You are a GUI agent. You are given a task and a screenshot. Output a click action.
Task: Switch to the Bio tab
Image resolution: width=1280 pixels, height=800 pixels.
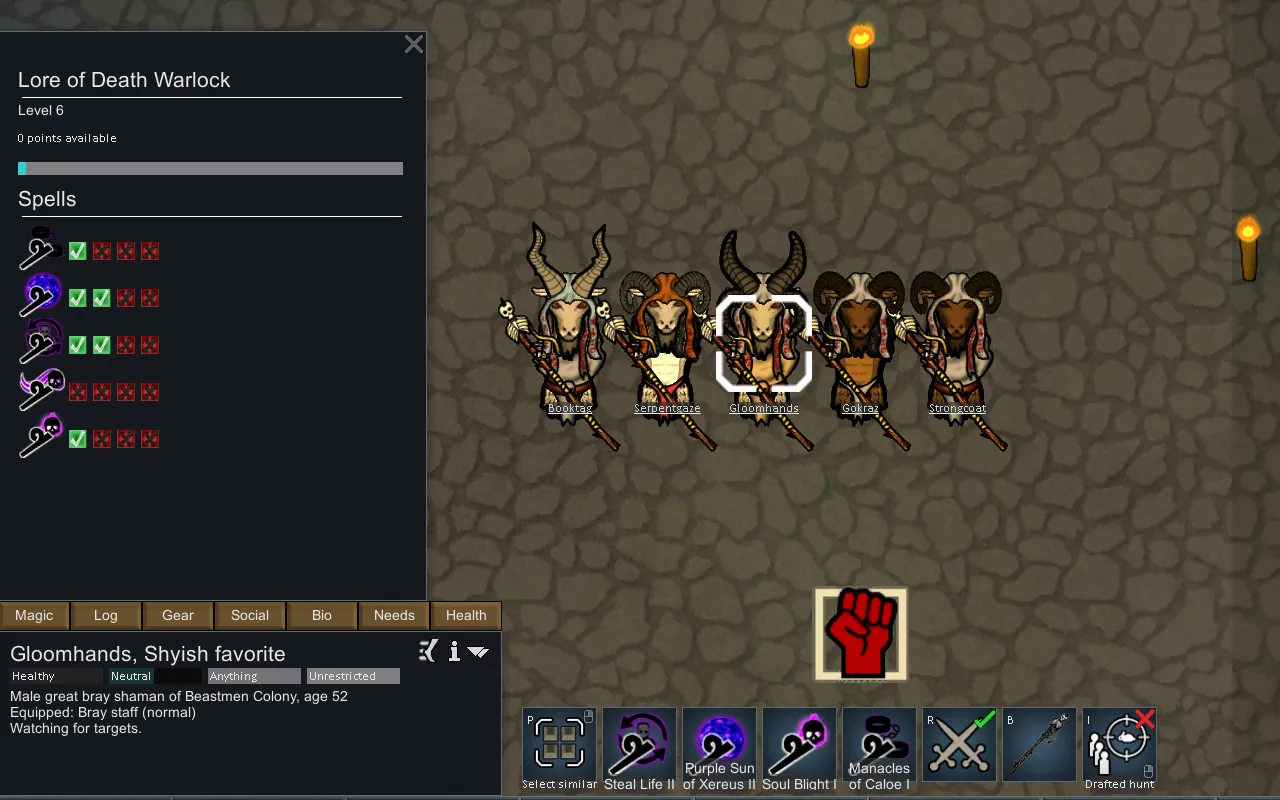[x=322, y=615]
